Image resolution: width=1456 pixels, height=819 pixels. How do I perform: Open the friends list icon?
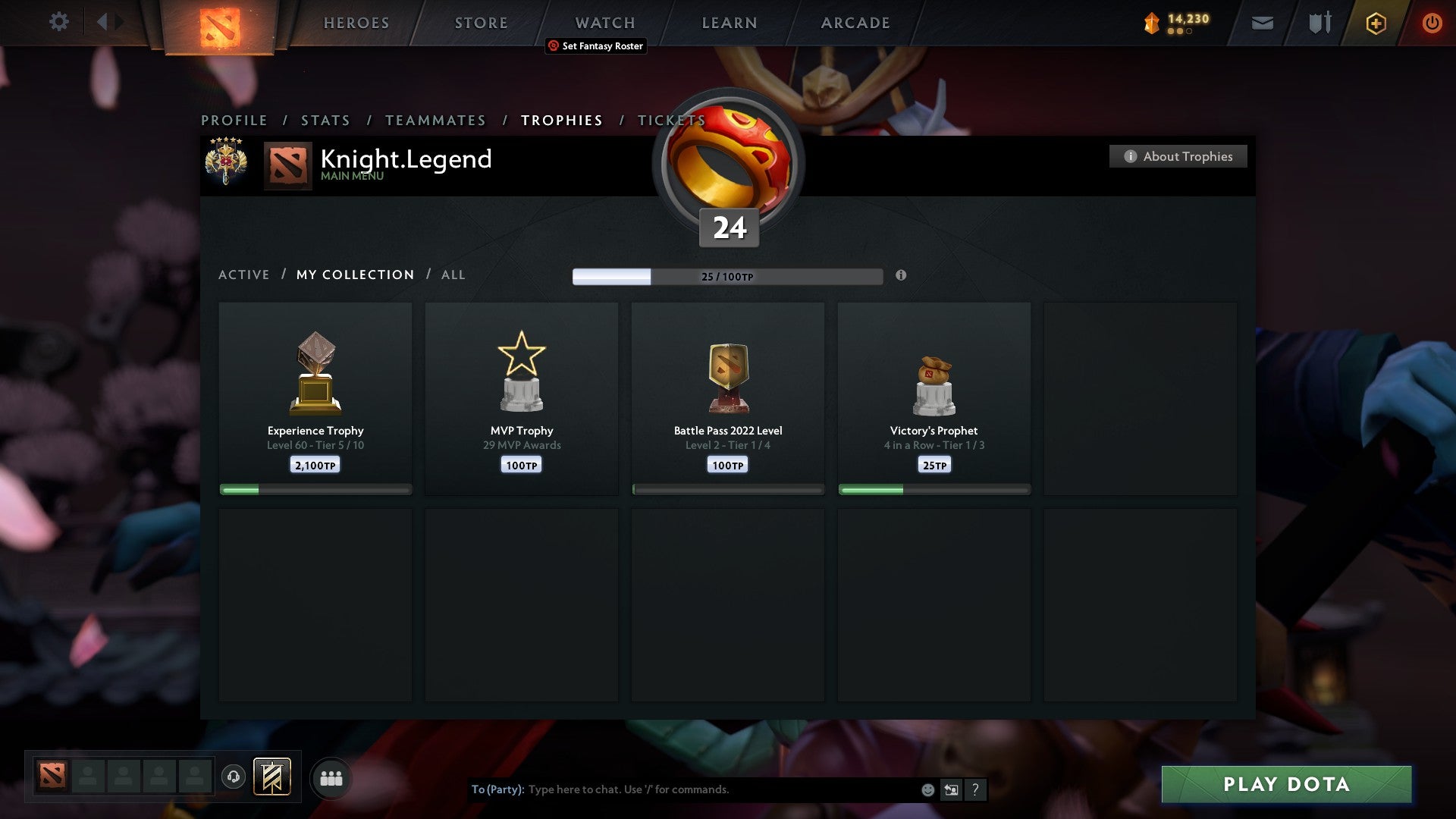pyautogui.click(x=331, y=777)
